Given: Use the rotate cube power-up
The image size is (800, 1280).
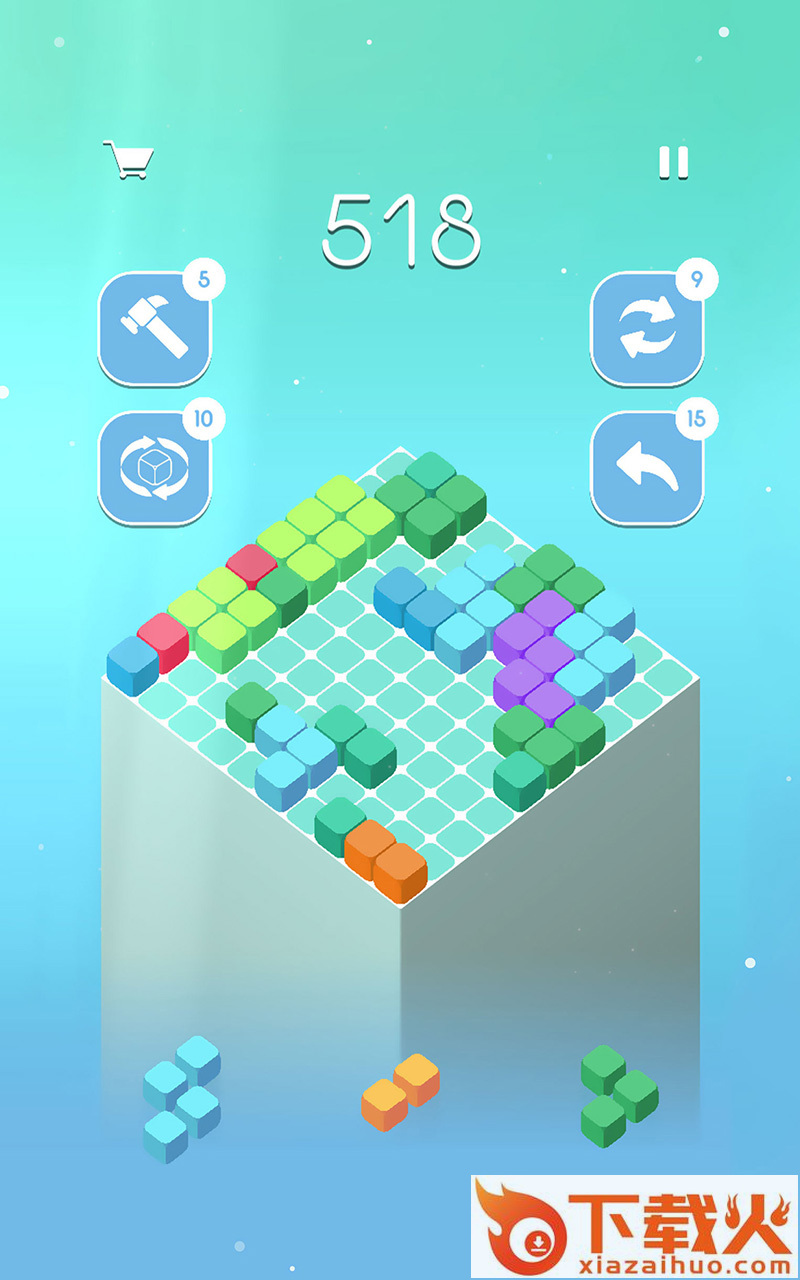Looking at the screenshot, I should [x=155, y=467].
